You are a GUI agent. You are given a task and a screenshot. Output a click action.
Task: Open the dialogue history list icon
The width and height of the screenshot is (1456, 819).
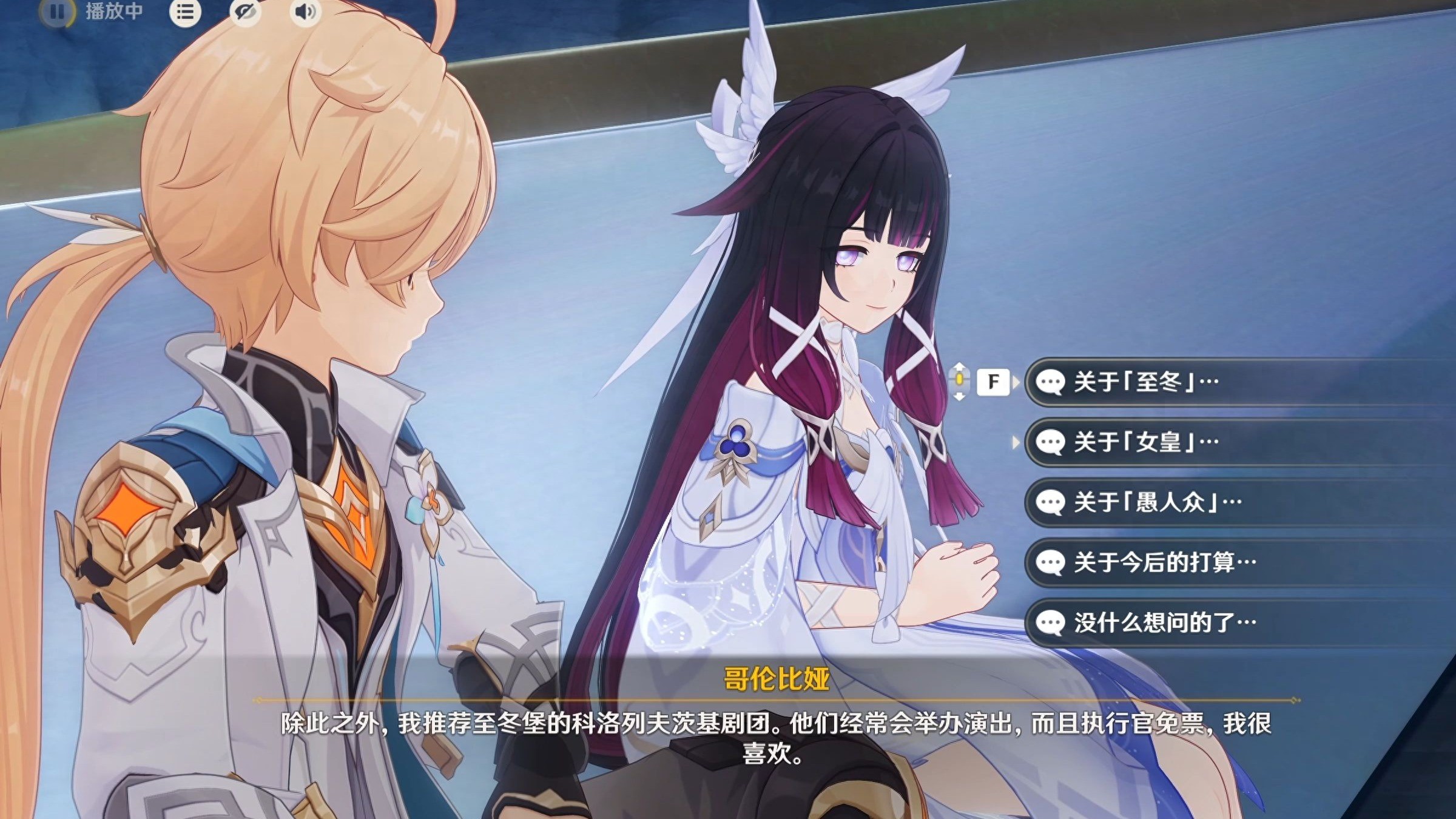click(185, 12)
